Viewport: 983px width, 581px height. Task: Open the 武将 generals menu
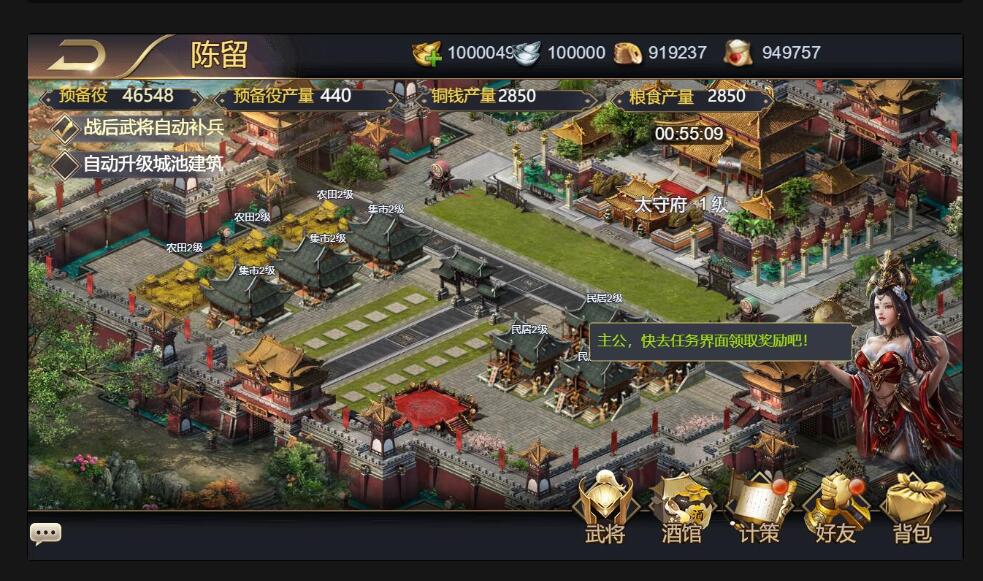pyautogui.click(x=604, y=508)
